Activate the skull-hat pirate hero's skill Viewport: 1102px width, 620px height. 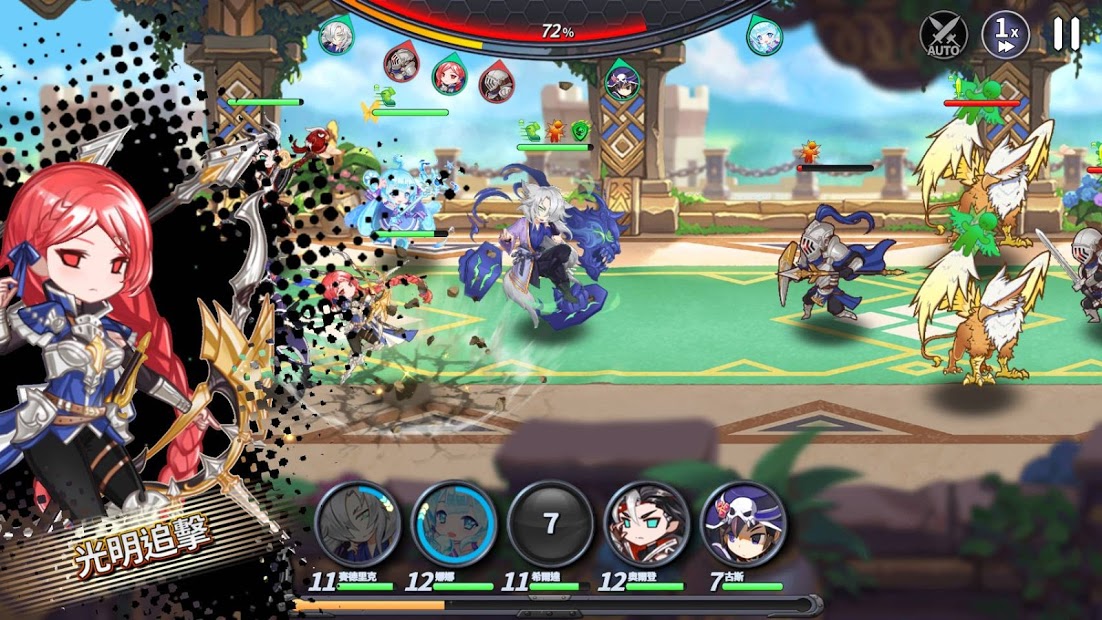click(743, 524)
